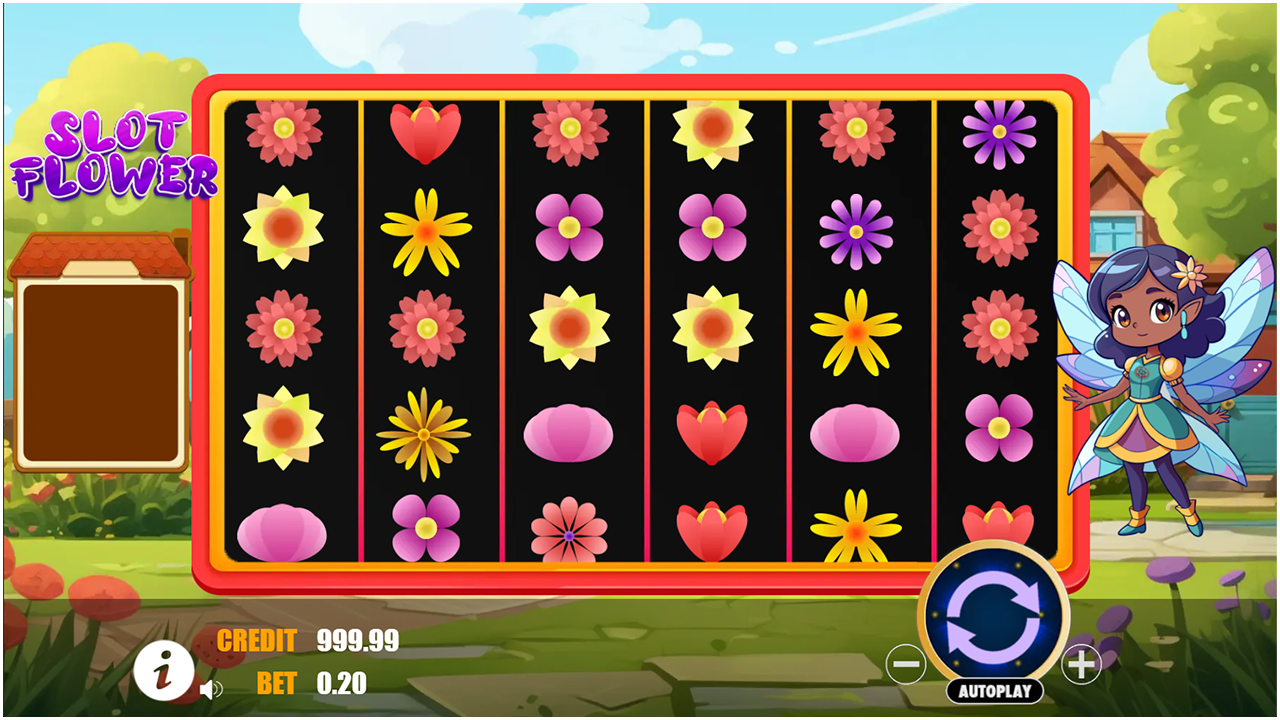Click the pink lotus symbol on reel three
This screenshot has height=720, width=1280.
click(572, 430)
